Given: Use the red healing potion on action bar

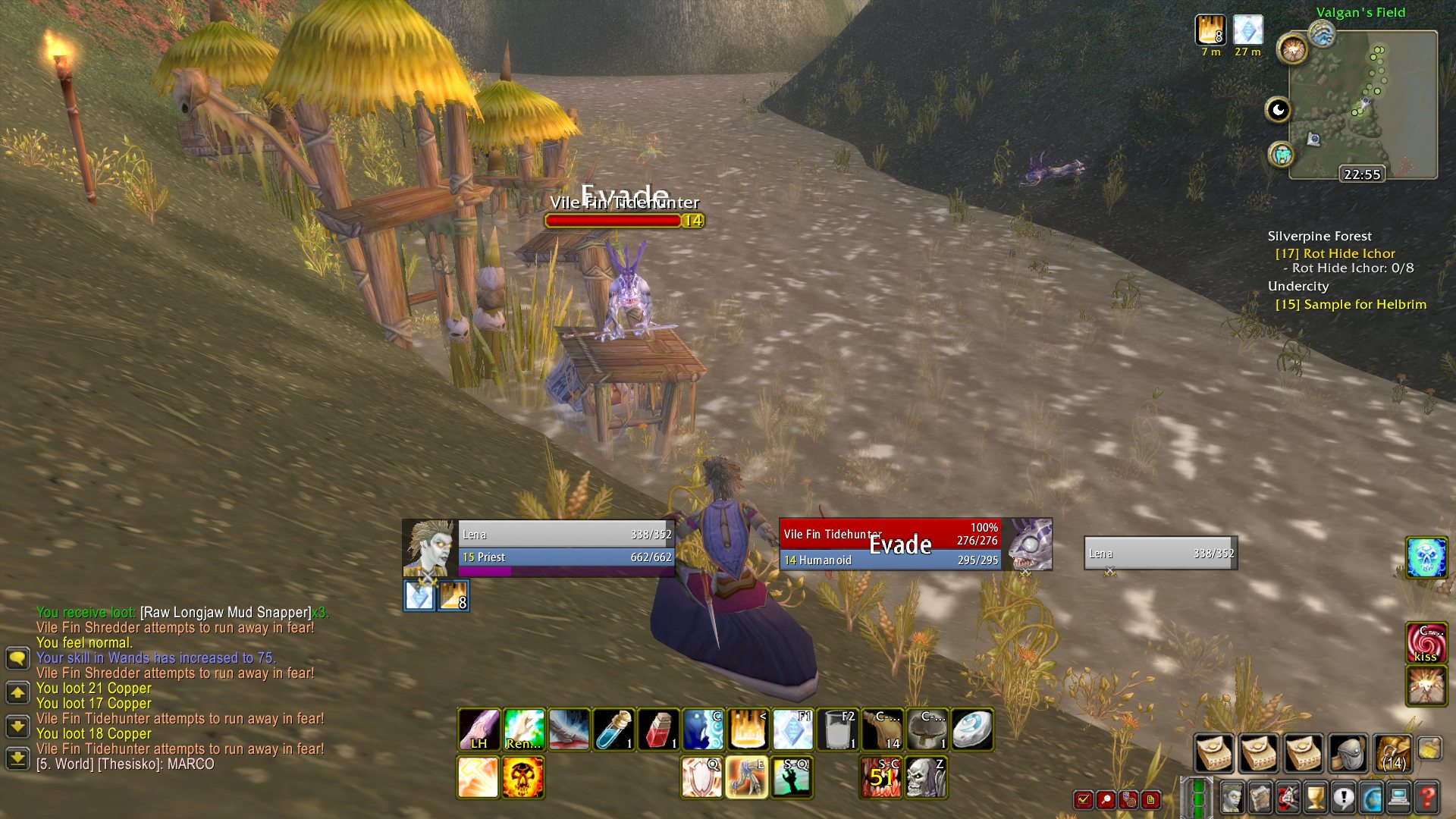Looking at the screenshot, I should click(657, 729).
